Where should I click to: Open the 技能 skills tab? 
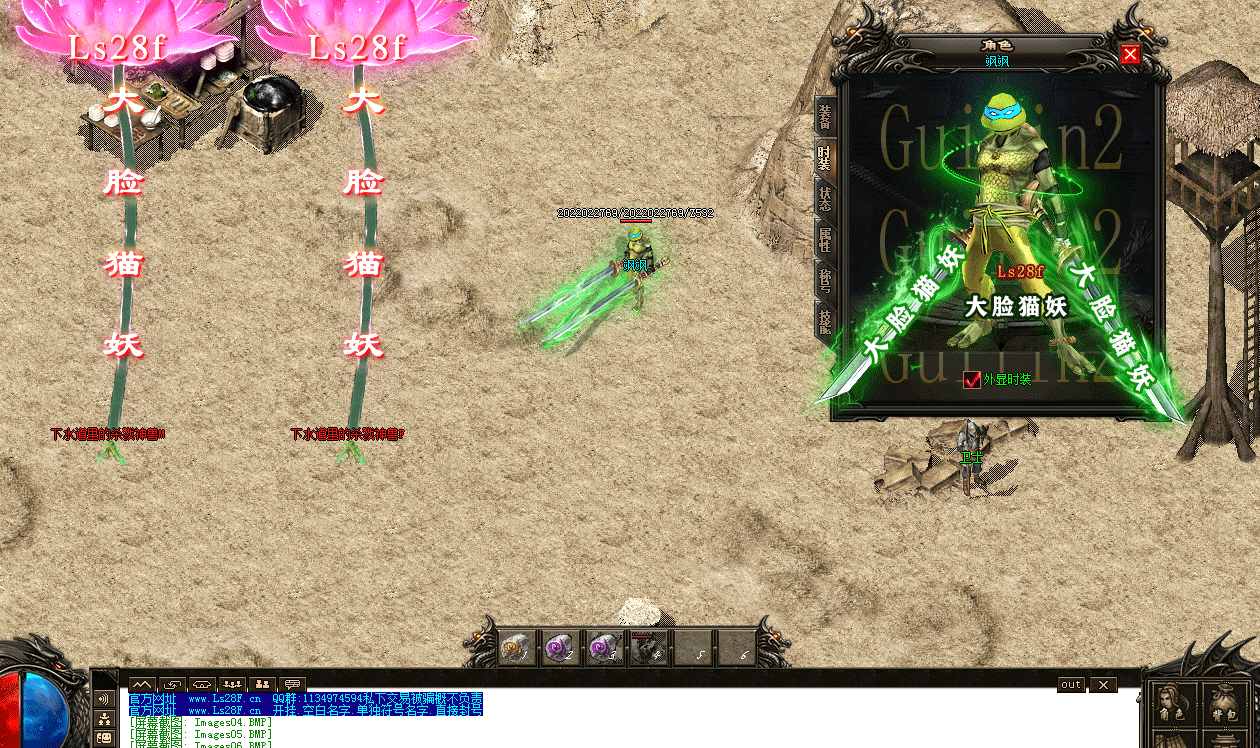(x=825, y=321)
